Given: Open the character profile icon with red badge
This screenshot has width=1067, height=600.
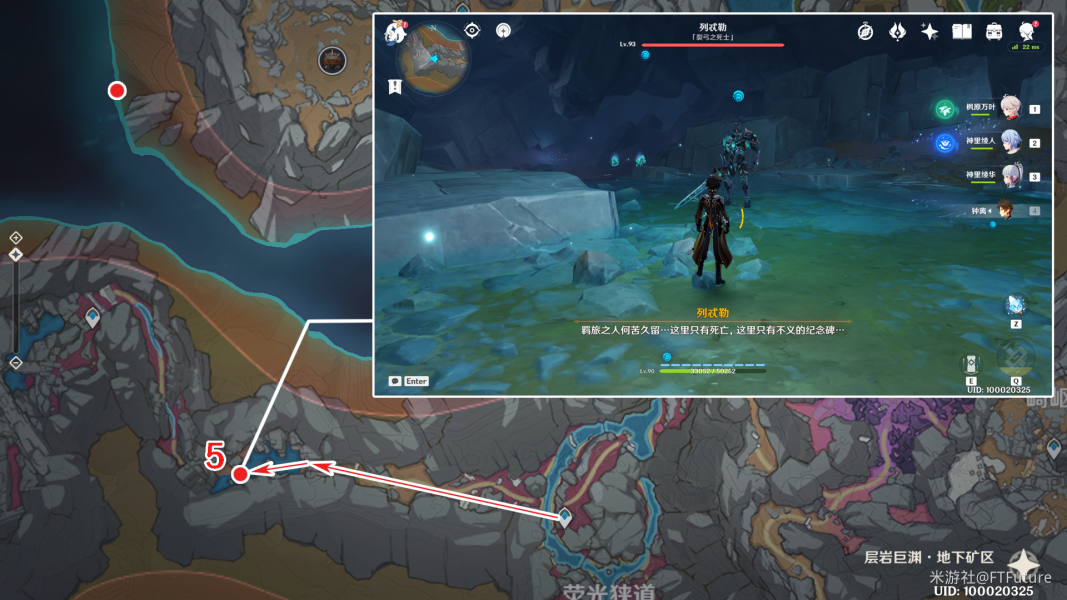Looking at the screenshot, I should pos(1027,31).
